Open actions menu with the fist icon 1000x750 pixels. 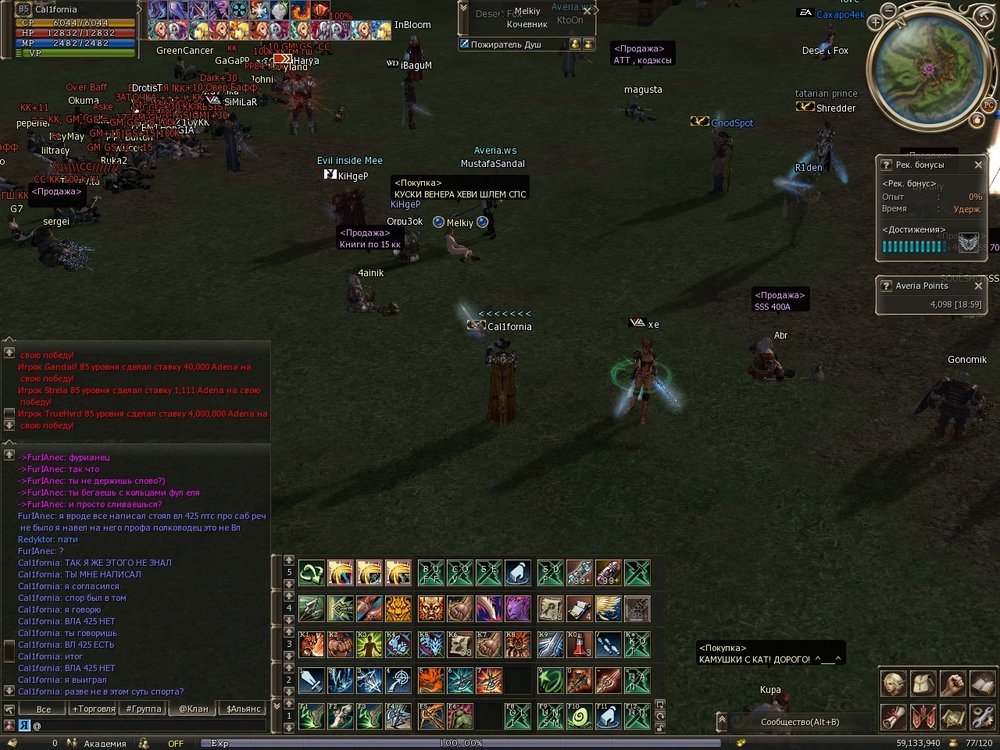tap(953, 683)
